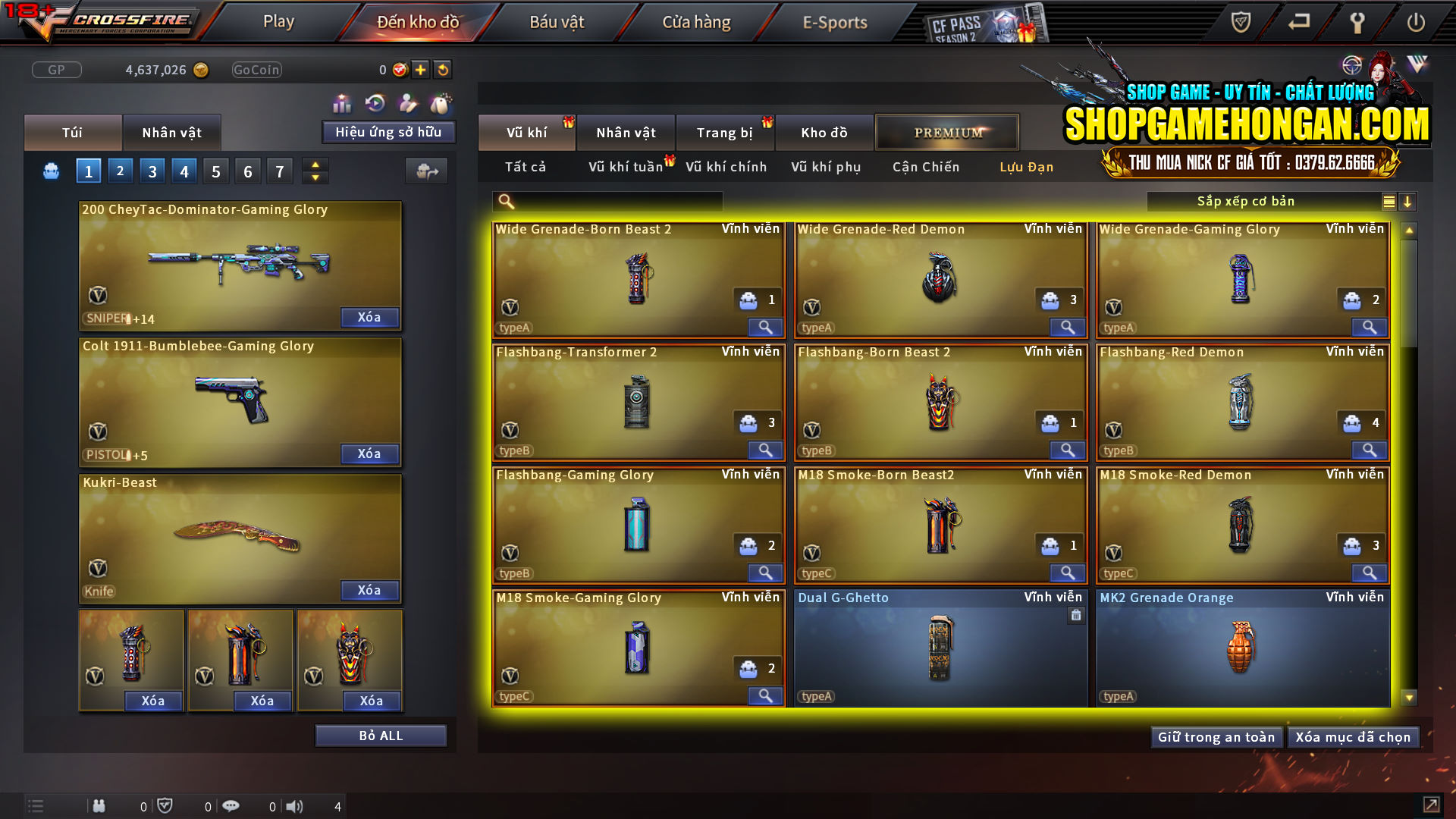Click the item transfer icon beside the bag tabs
1456x819 pixels.
tap(426, 171)
